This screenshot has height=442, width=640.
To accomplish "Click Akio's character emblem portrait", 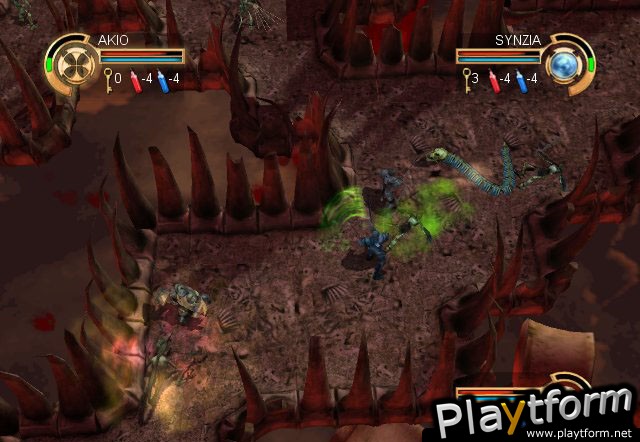I will click(x=71, y=62).
